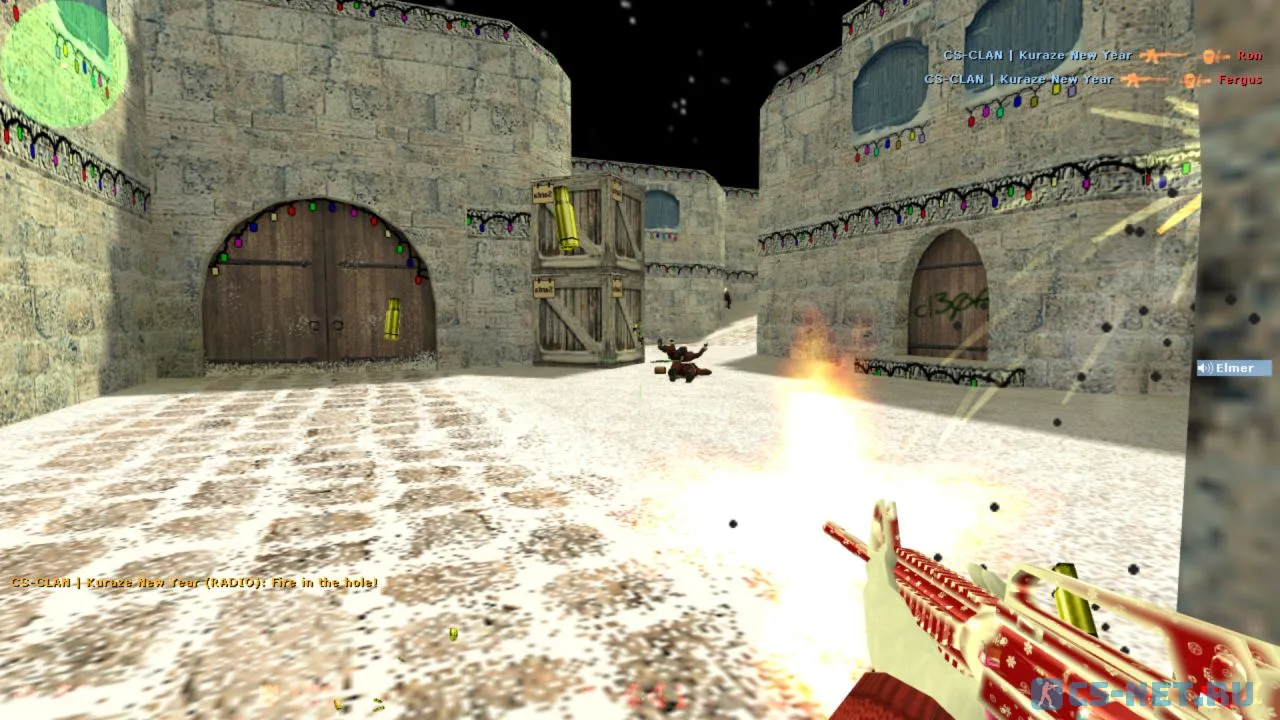Click Fergus's name in the kill feed
The width and height of the screenshot is (1280, 720).
[x=1241, y=79]
